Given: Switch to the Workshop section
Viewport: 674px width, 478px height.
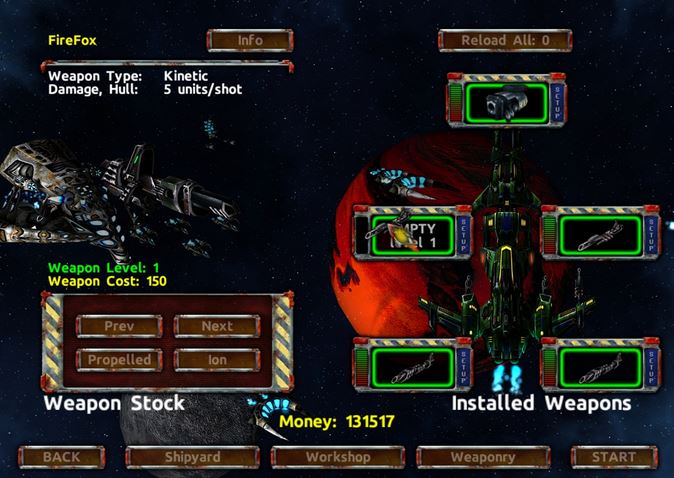Looking at the screenshot, I should click(337, 457).
